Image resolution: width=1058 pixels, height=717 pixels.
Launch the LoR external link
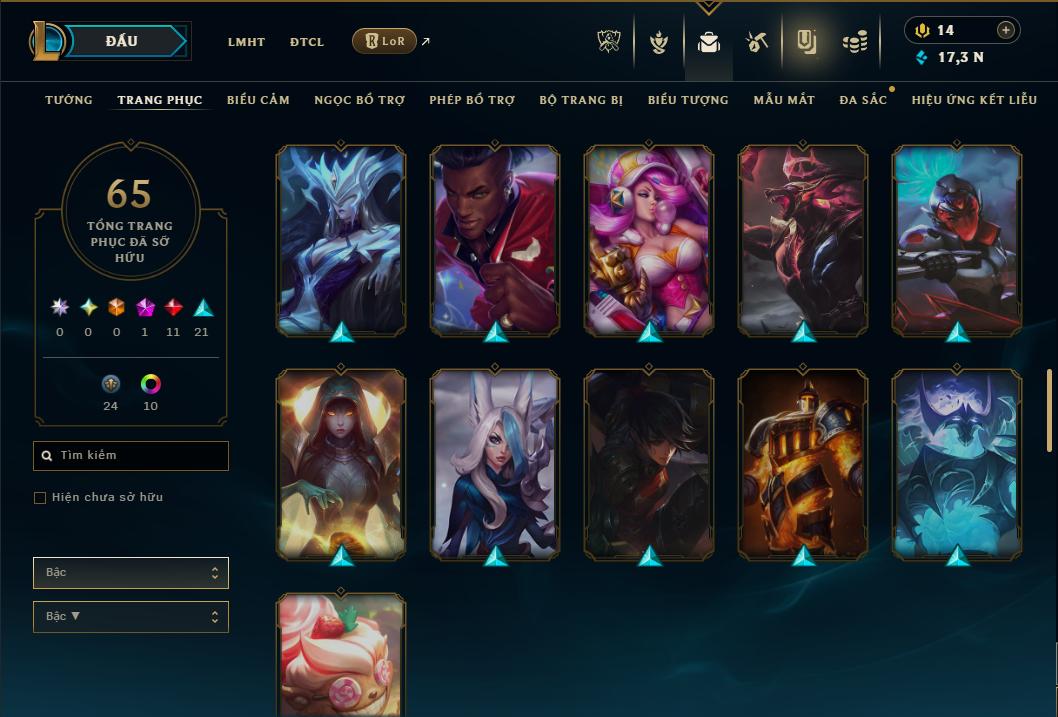click(385, 41)
